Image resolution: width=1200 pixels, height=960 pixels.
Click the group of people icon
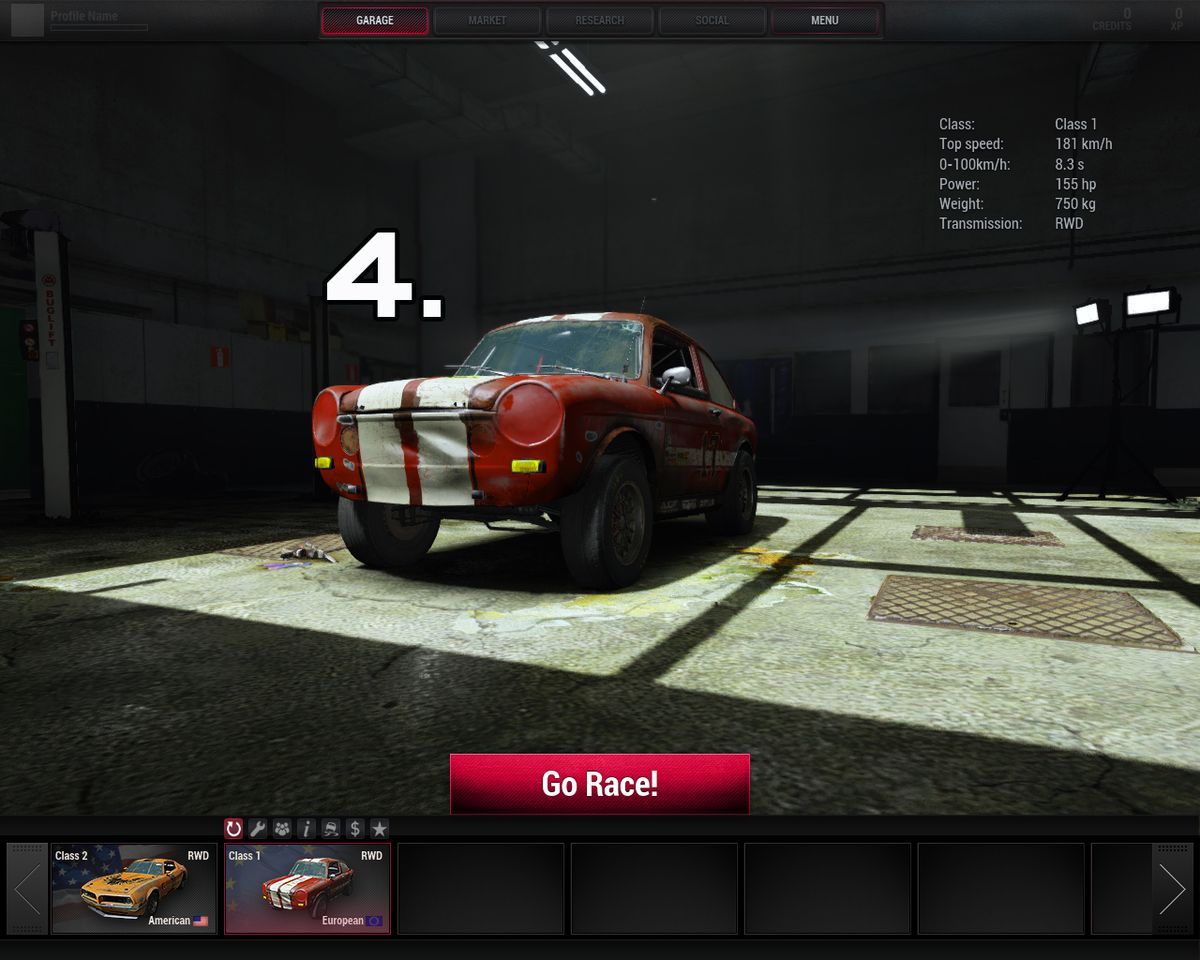(282, 828)
